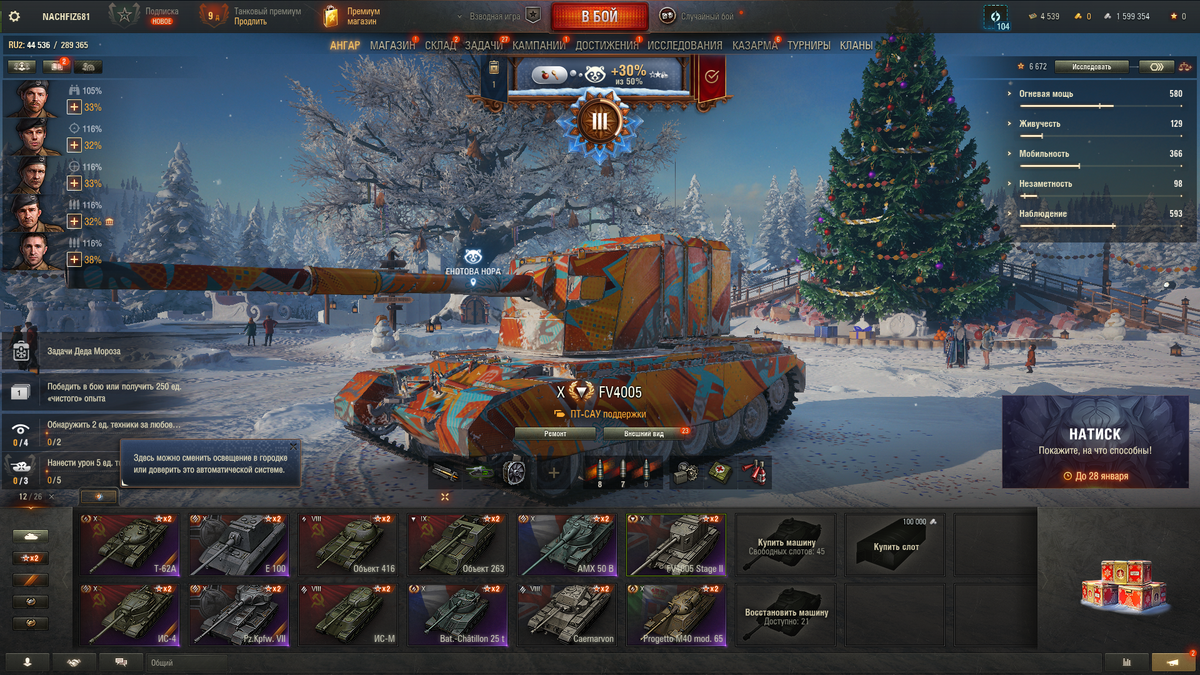This screenshot has height=675, width=1200.
Task: Close the lighting hint tooltip
Action: [x=293, y=446]
